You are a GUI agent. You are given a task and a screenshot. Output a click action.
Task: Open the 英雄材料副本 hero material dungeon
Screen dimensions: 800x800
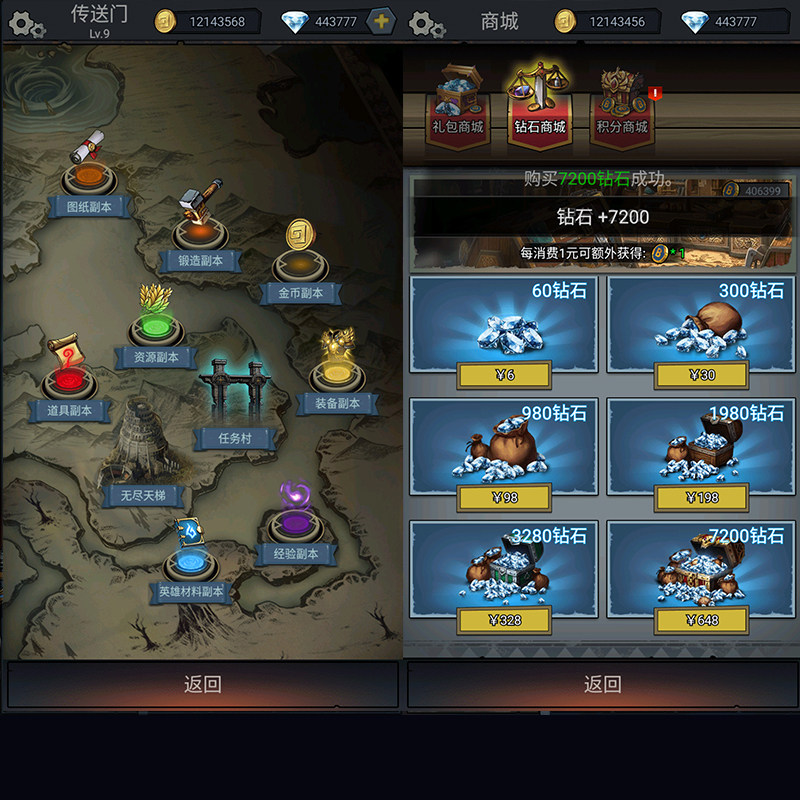click(x=190, y=565)
